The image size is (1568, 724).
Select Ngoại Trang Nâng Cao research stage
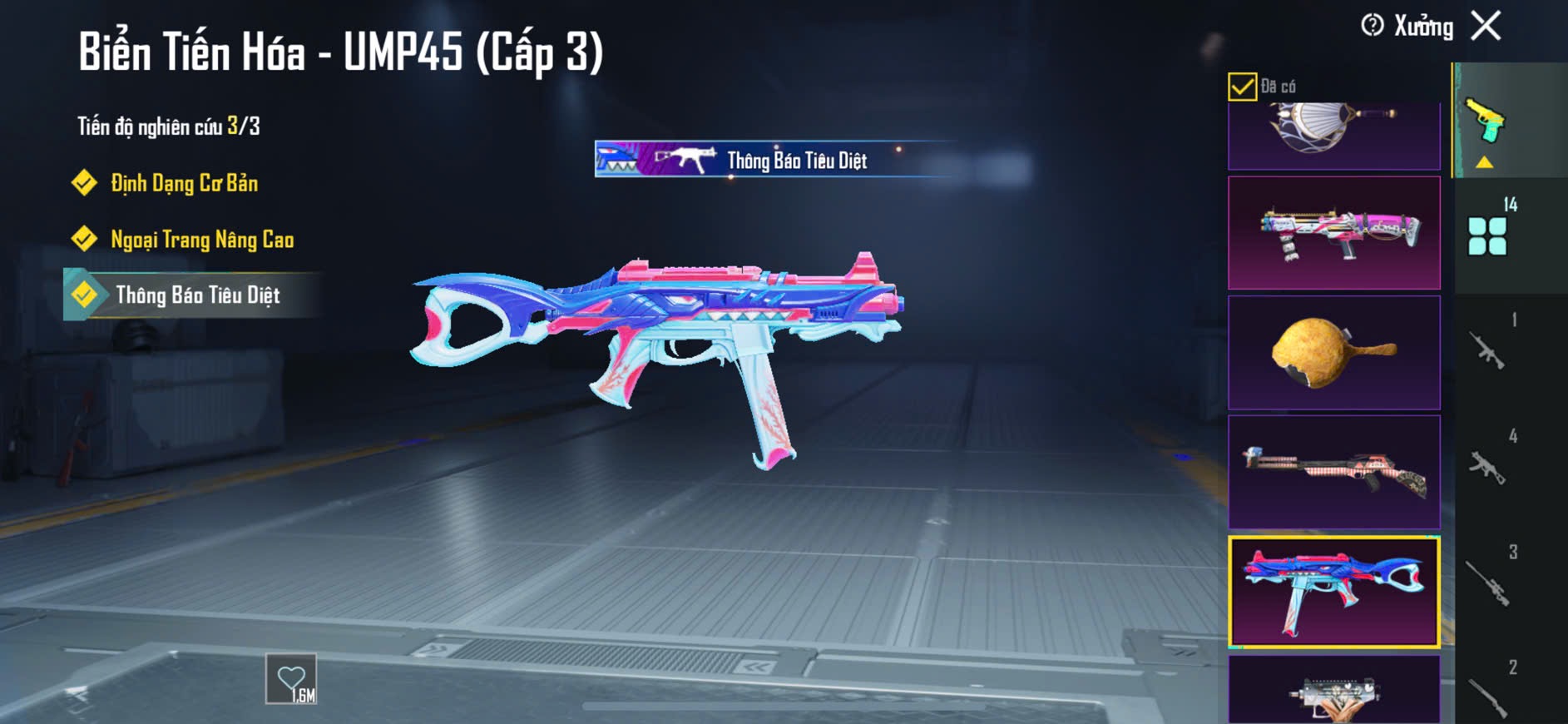pyautogui.click(x=202, y=240)
